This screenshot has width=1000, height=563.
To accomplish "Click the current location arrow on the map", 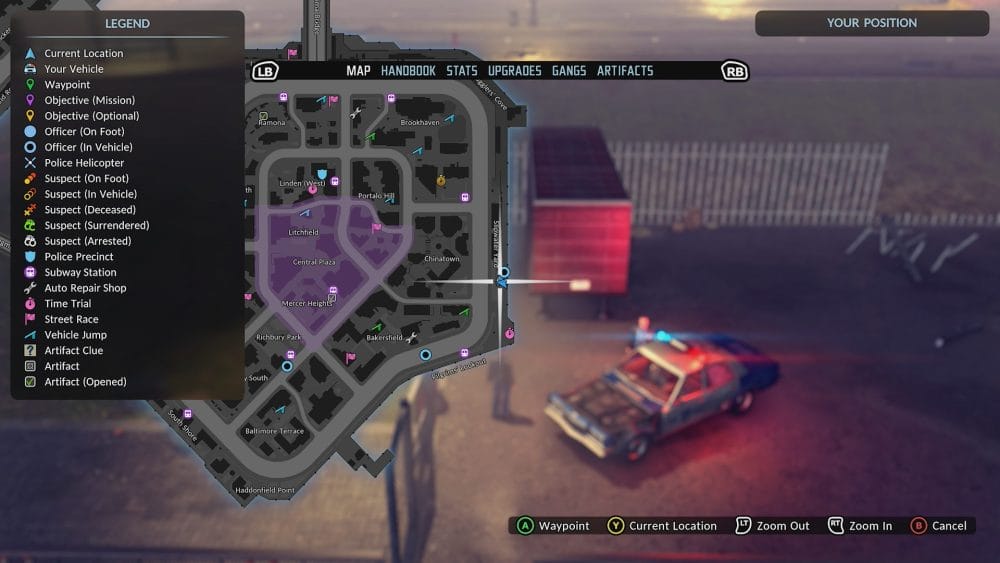I will pyautogui.click(x=502, y=282).
